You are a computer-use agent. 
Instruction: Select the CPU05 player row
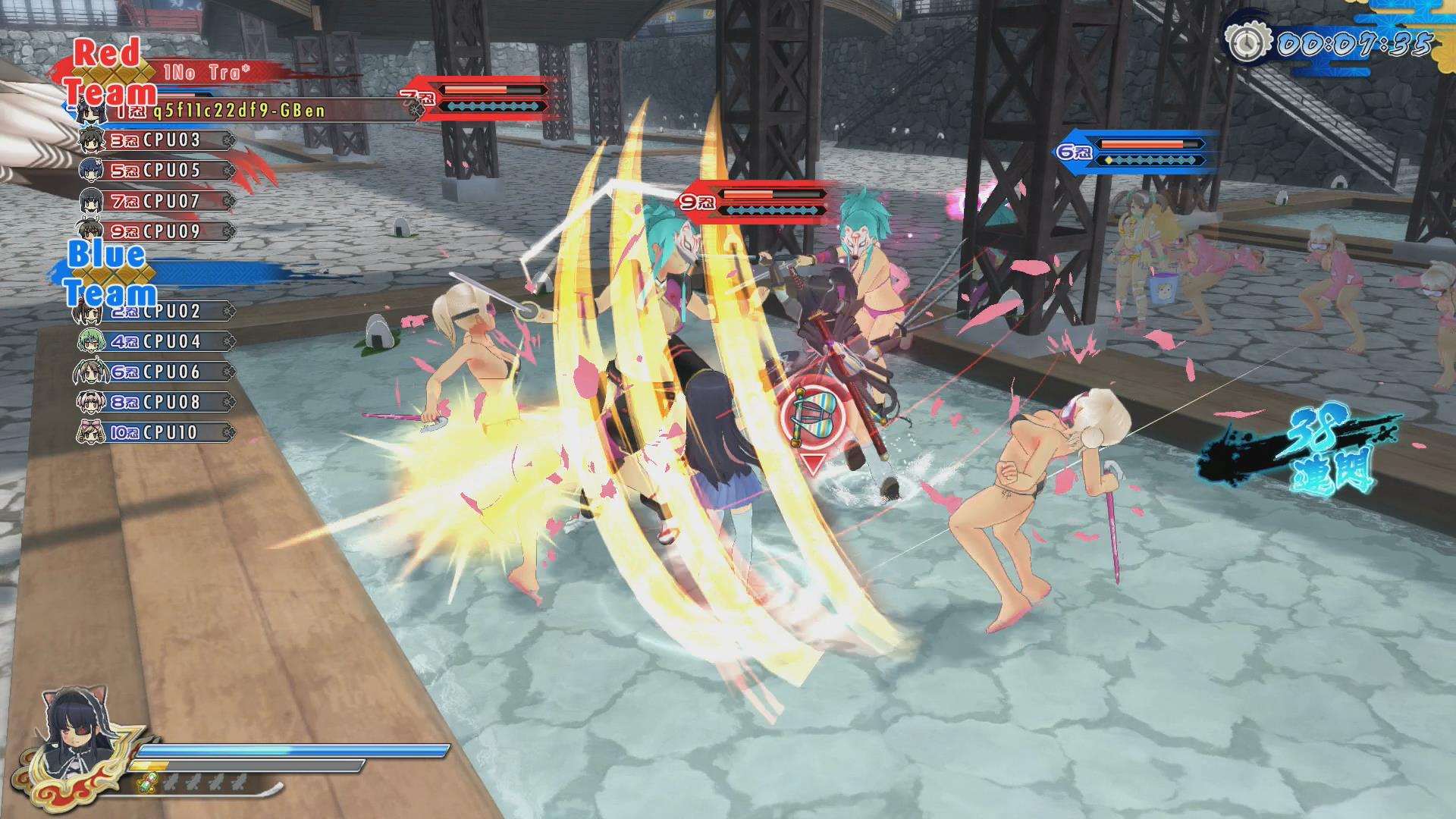tap(157, 171)
